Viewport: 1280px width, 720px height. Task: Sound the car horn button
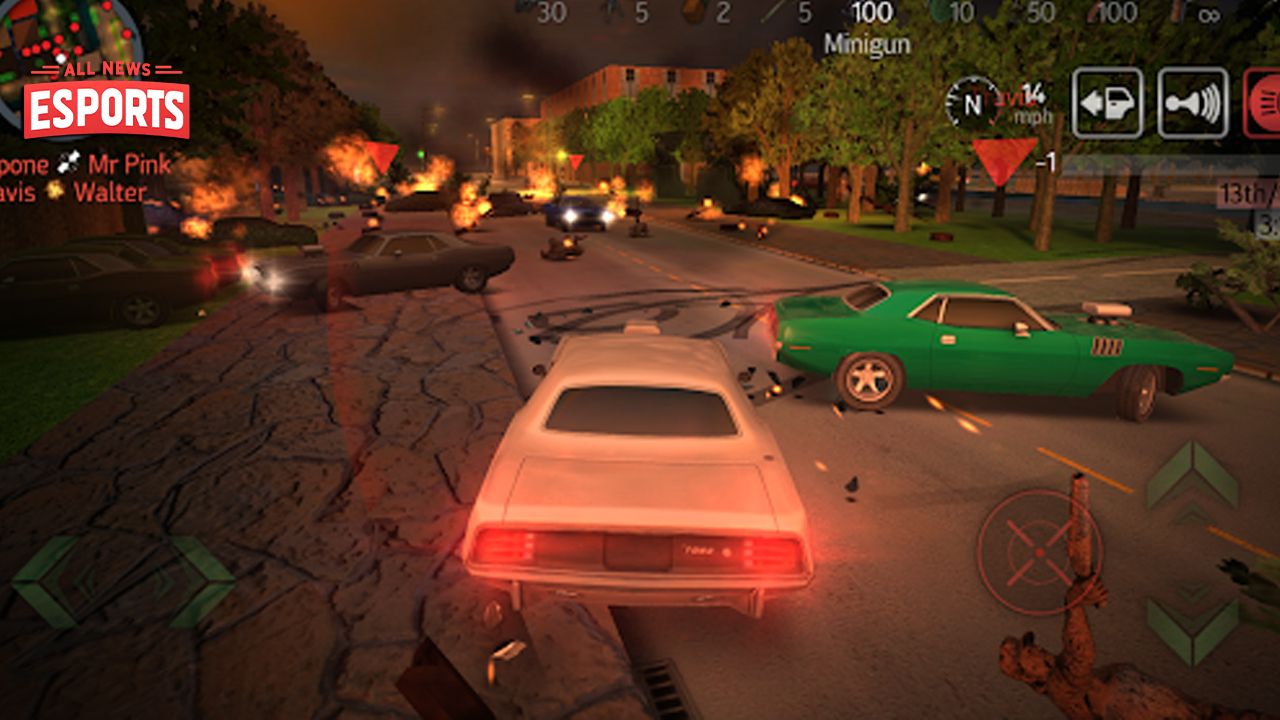(1193, 102)
